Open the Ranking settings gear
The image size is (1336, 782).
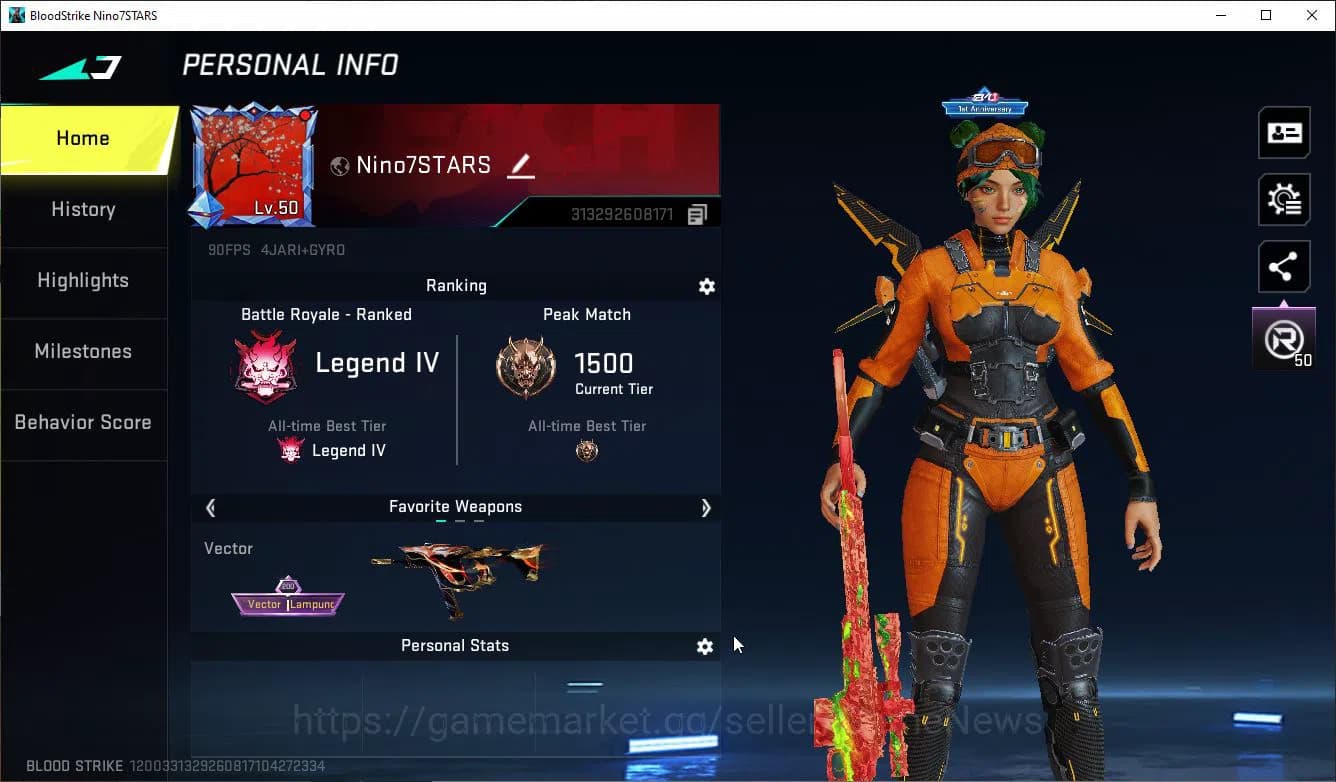pyautogui.click(x=706, y=287)
